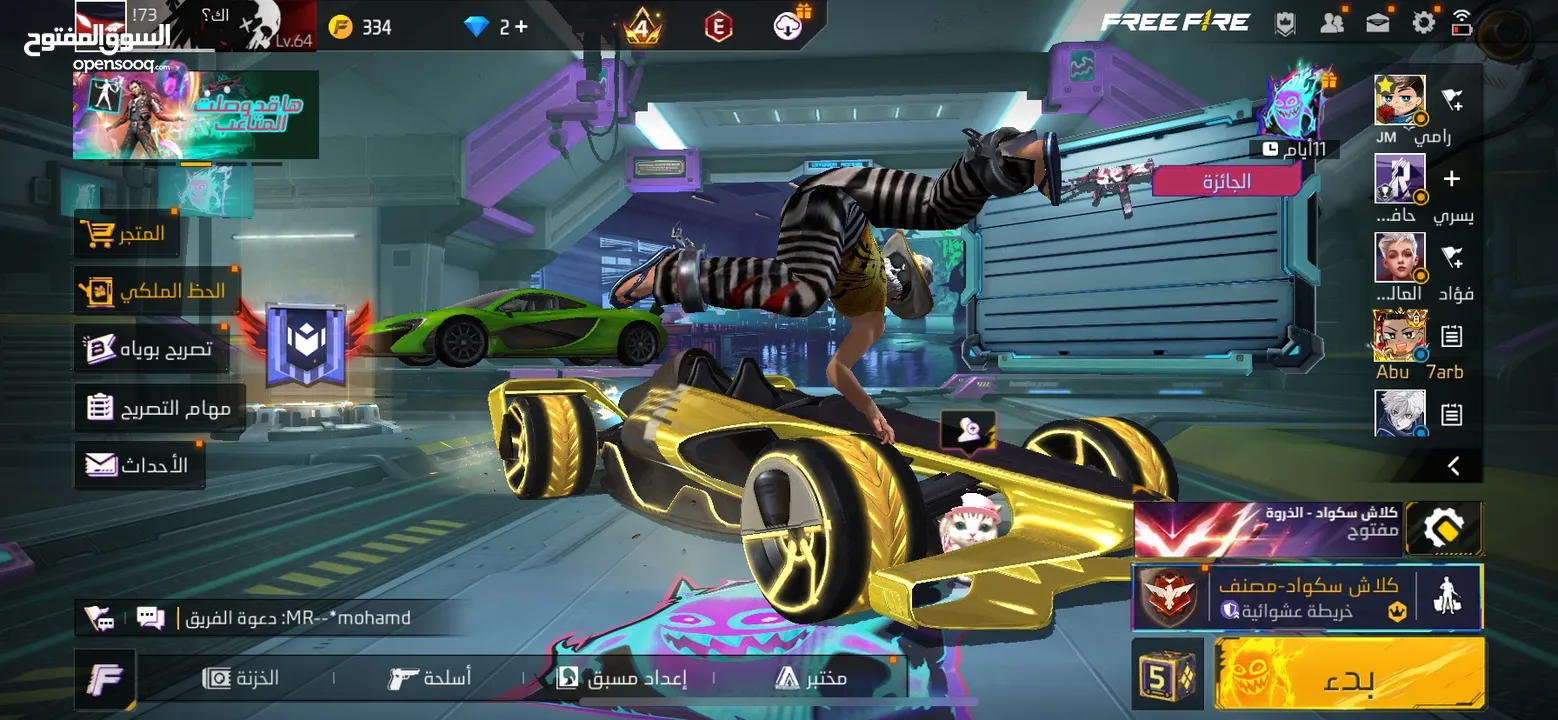Open the الخزنة vault tab
The height and width of the screenshot is (720, 1558).
pos(242,678)
